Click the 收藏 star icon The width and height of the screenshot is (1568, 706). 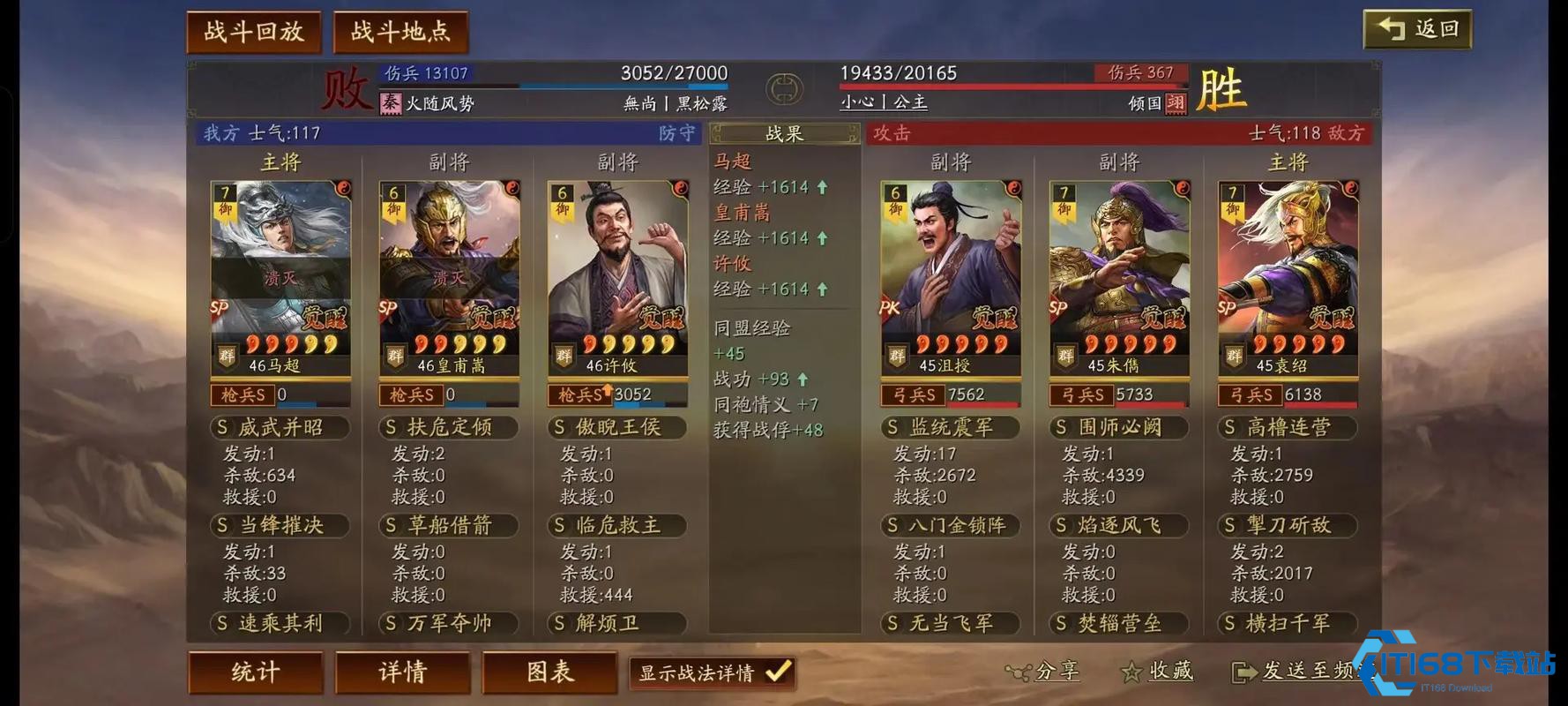pos(1131,672)
